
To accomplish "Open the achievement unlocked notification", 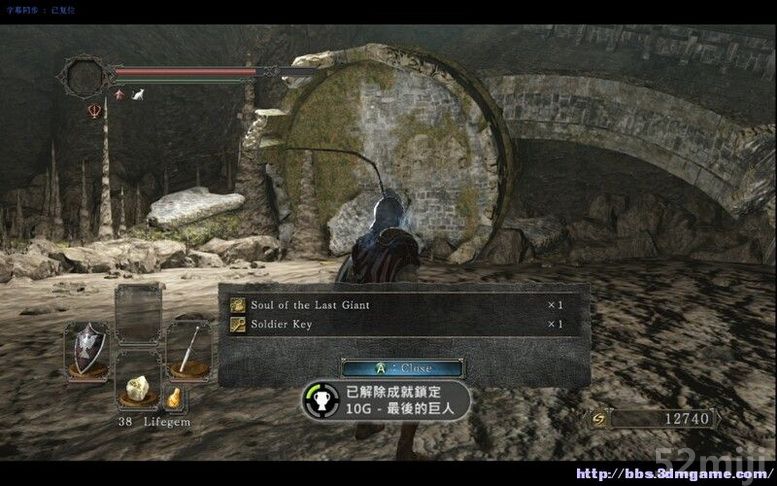I will pos(386,400).
